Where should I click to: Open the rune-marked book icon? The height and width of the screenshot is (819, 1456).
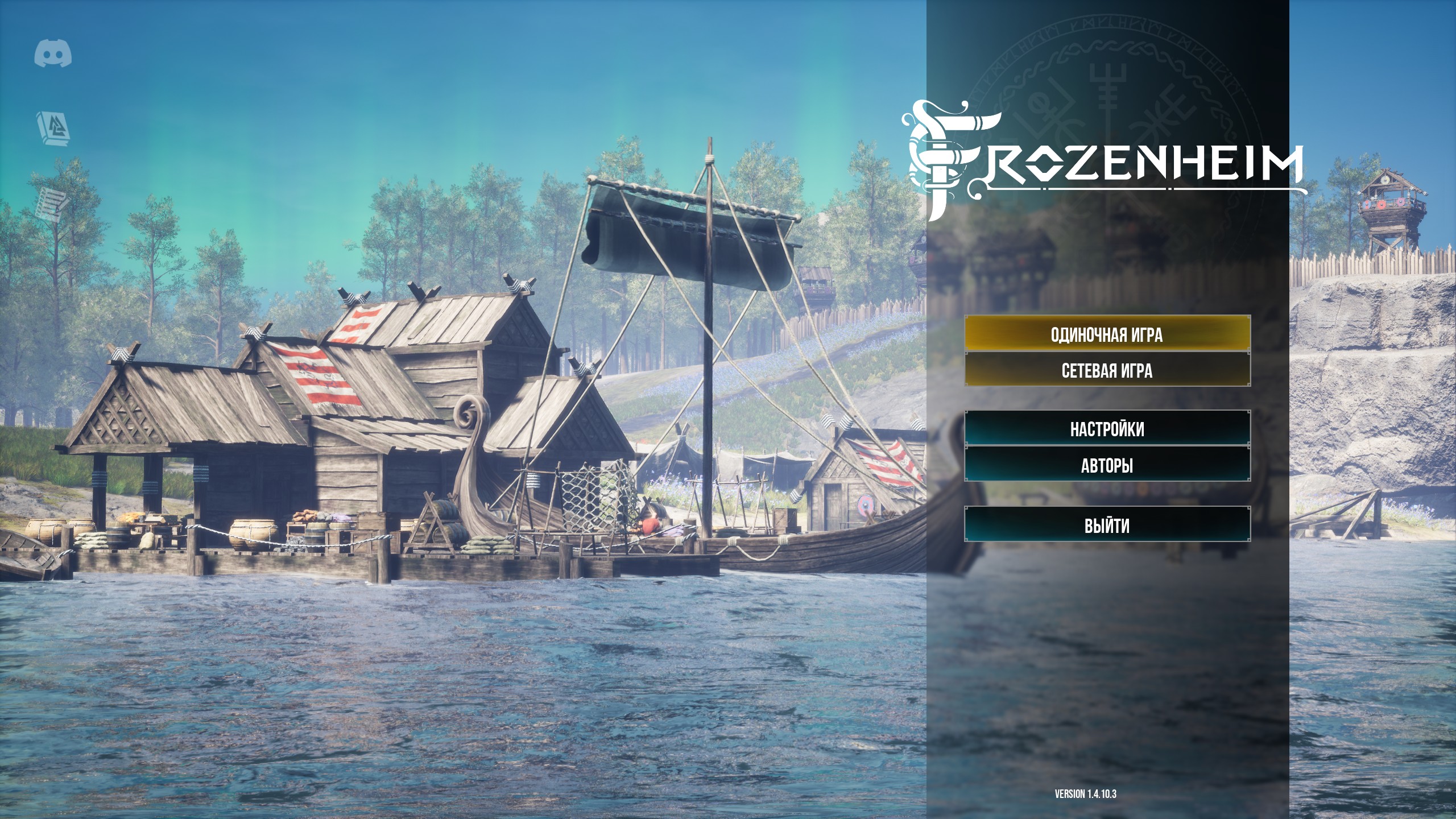tap(53, 129)
